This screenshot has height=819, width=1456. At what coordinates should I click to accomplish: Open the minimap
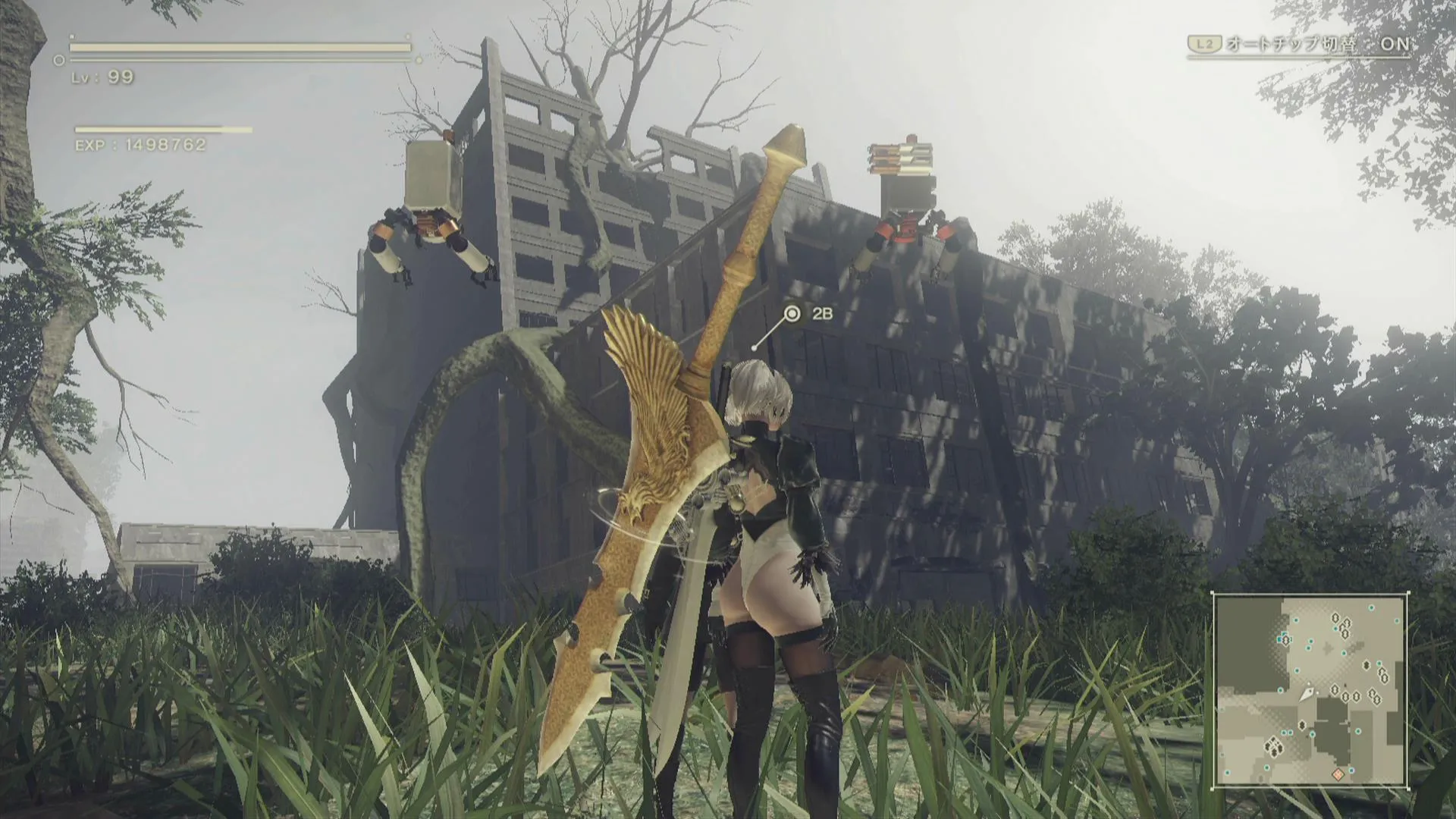point(1310,691)
